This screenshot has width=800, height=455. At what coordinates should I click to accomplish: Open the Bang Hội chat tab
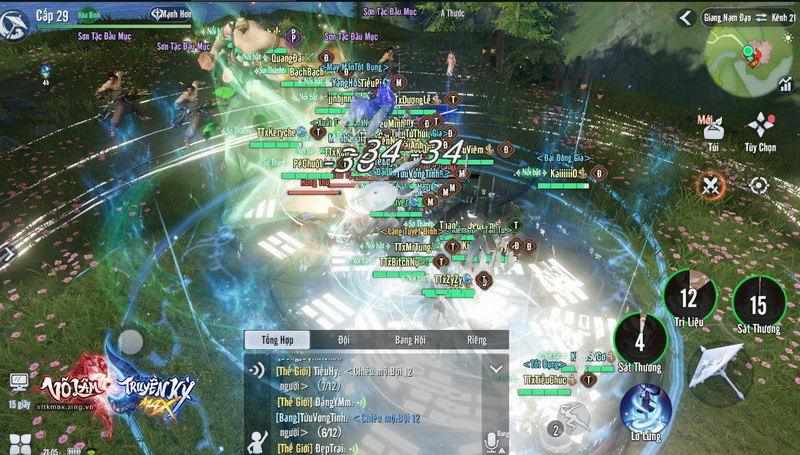pyautogui.click(x=410, y=340)
